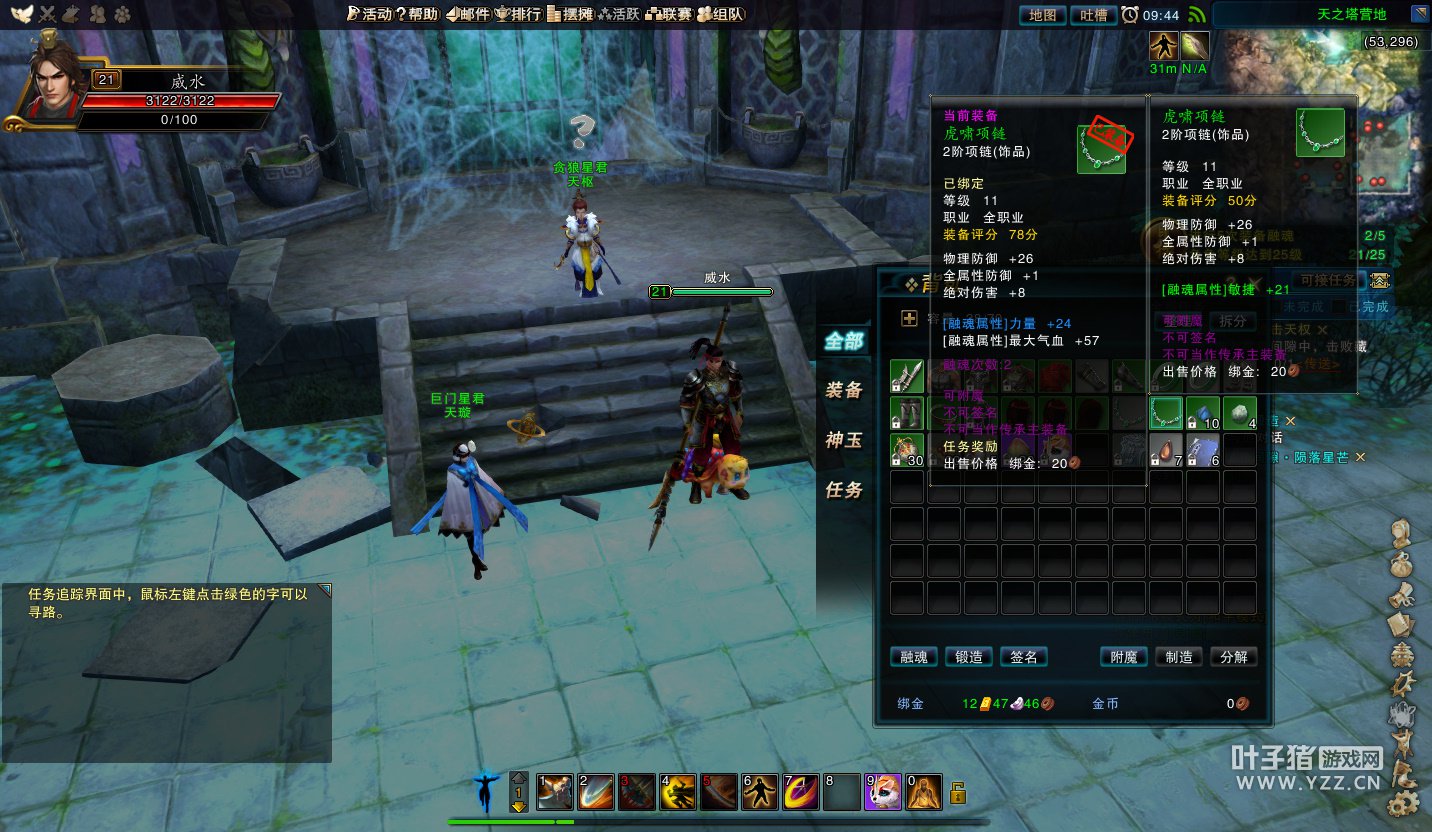Use the meditation skill in slot 0
1432x832 pixels.
(923, 793)
